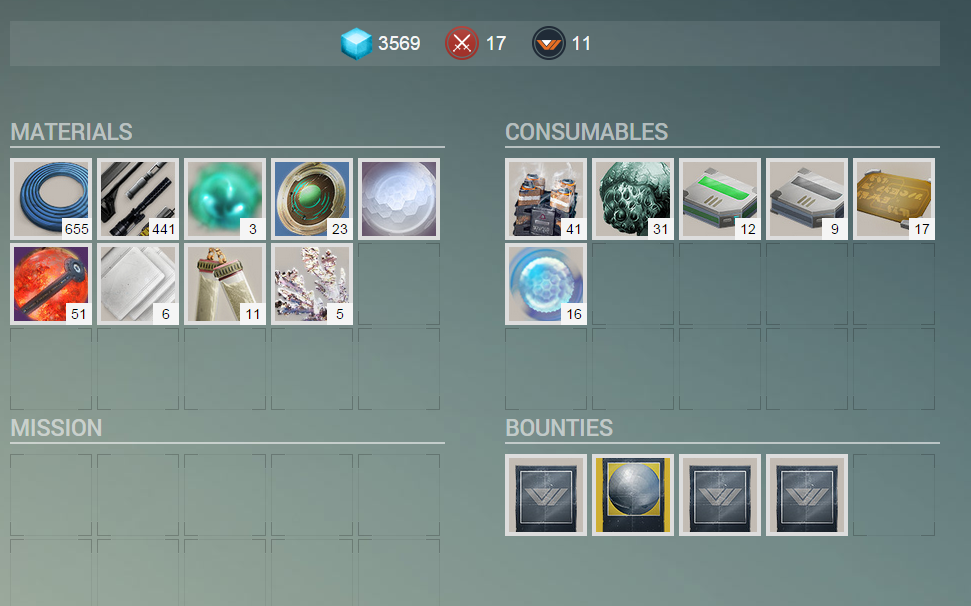This screenshot has width=971, height=606.
Task: Use the green-topped ammo box consumable
Action: 720,198
